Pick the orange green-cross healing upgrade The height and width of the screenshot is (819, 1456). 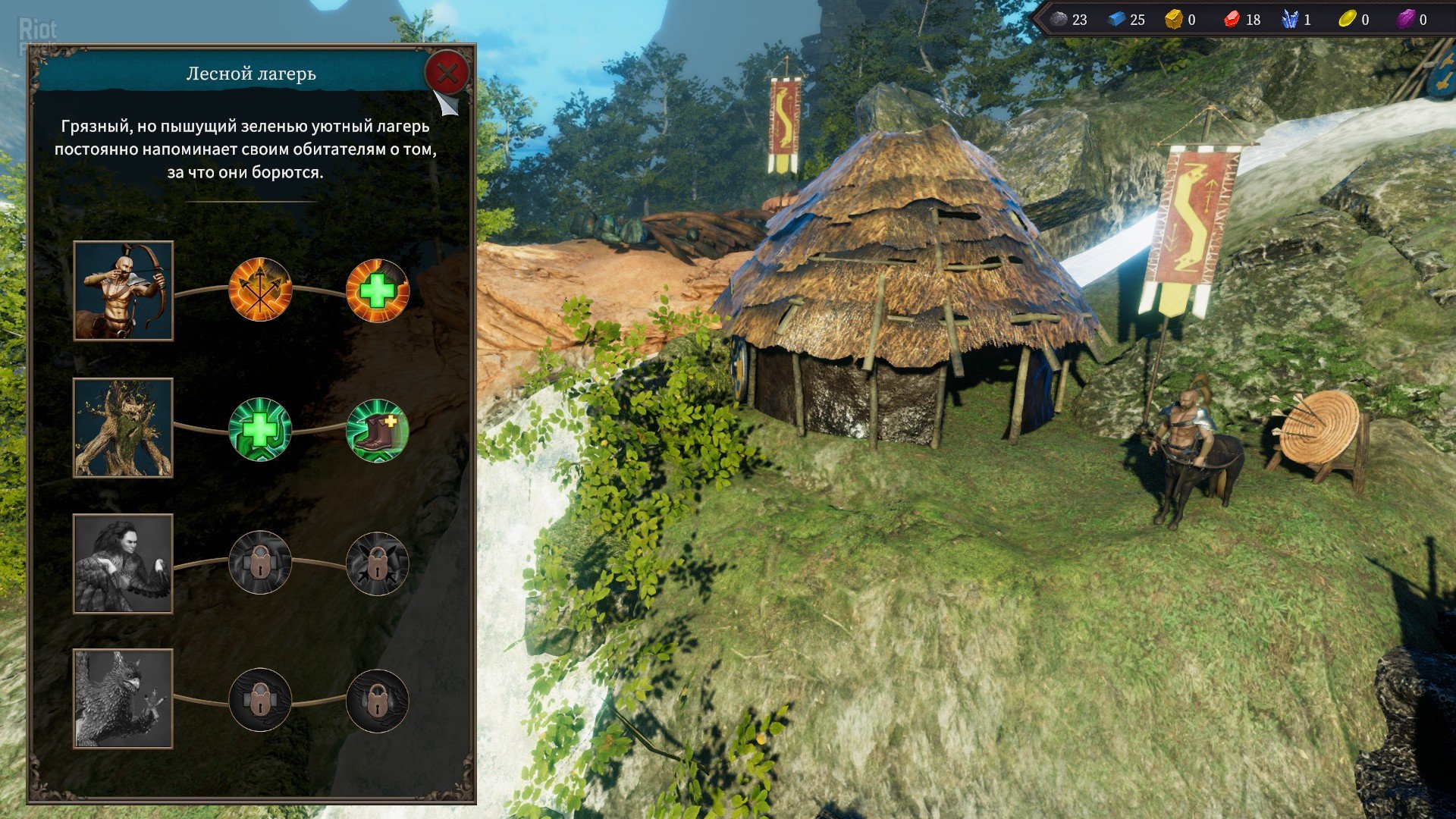[377, 290]
